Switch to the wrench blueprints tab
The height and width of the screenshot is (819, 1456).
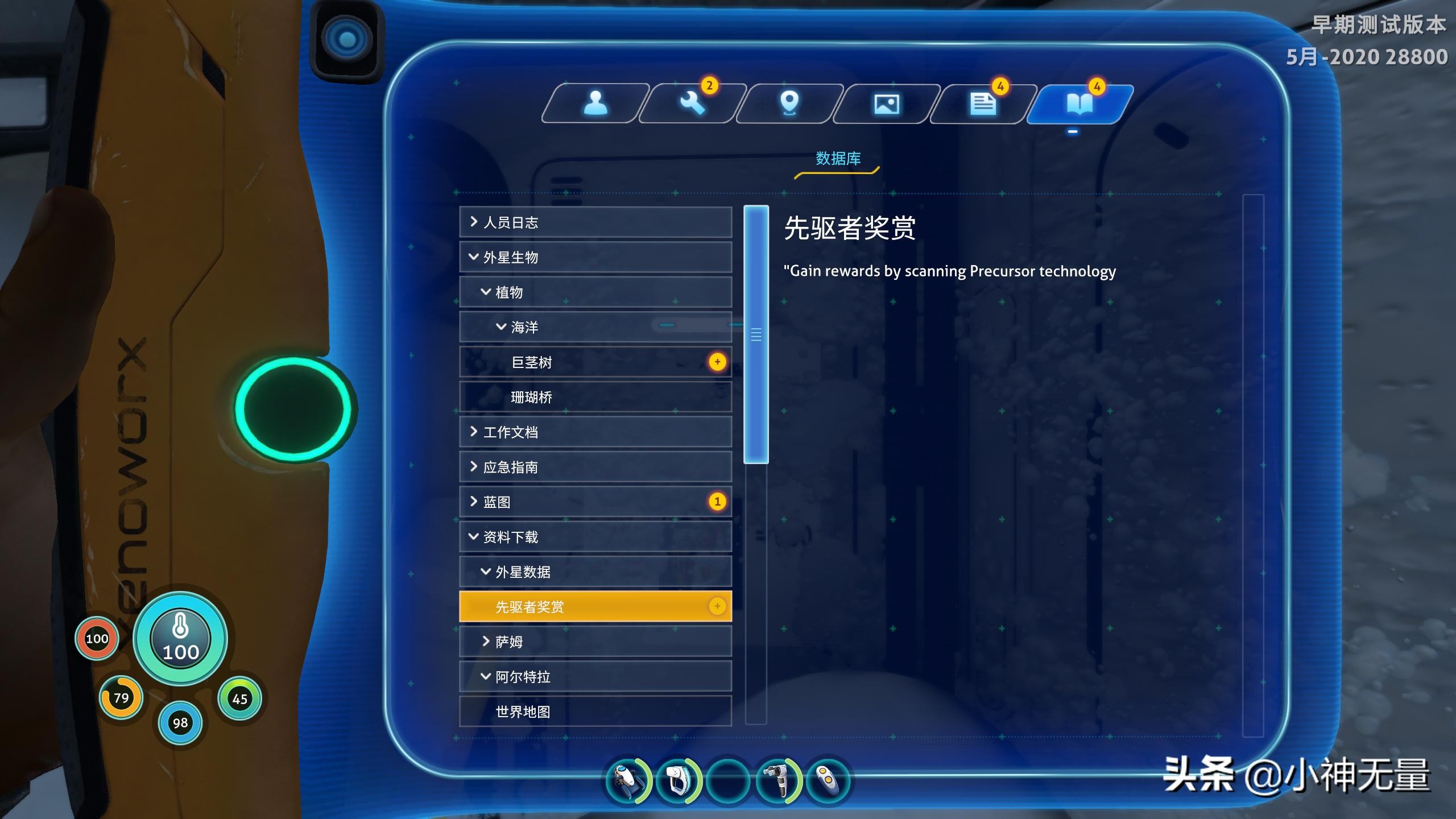click(x=692, y=104)
